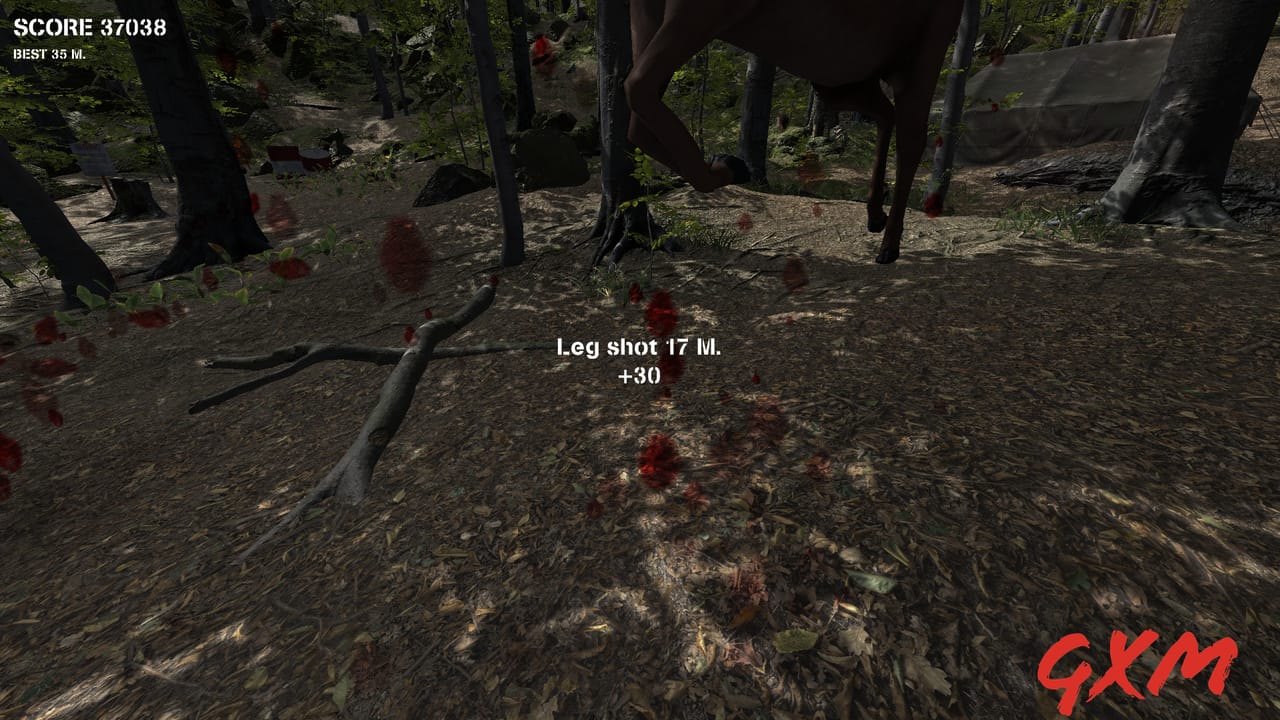Click the Leg shot 17 M. hit notification

point(641,349)
